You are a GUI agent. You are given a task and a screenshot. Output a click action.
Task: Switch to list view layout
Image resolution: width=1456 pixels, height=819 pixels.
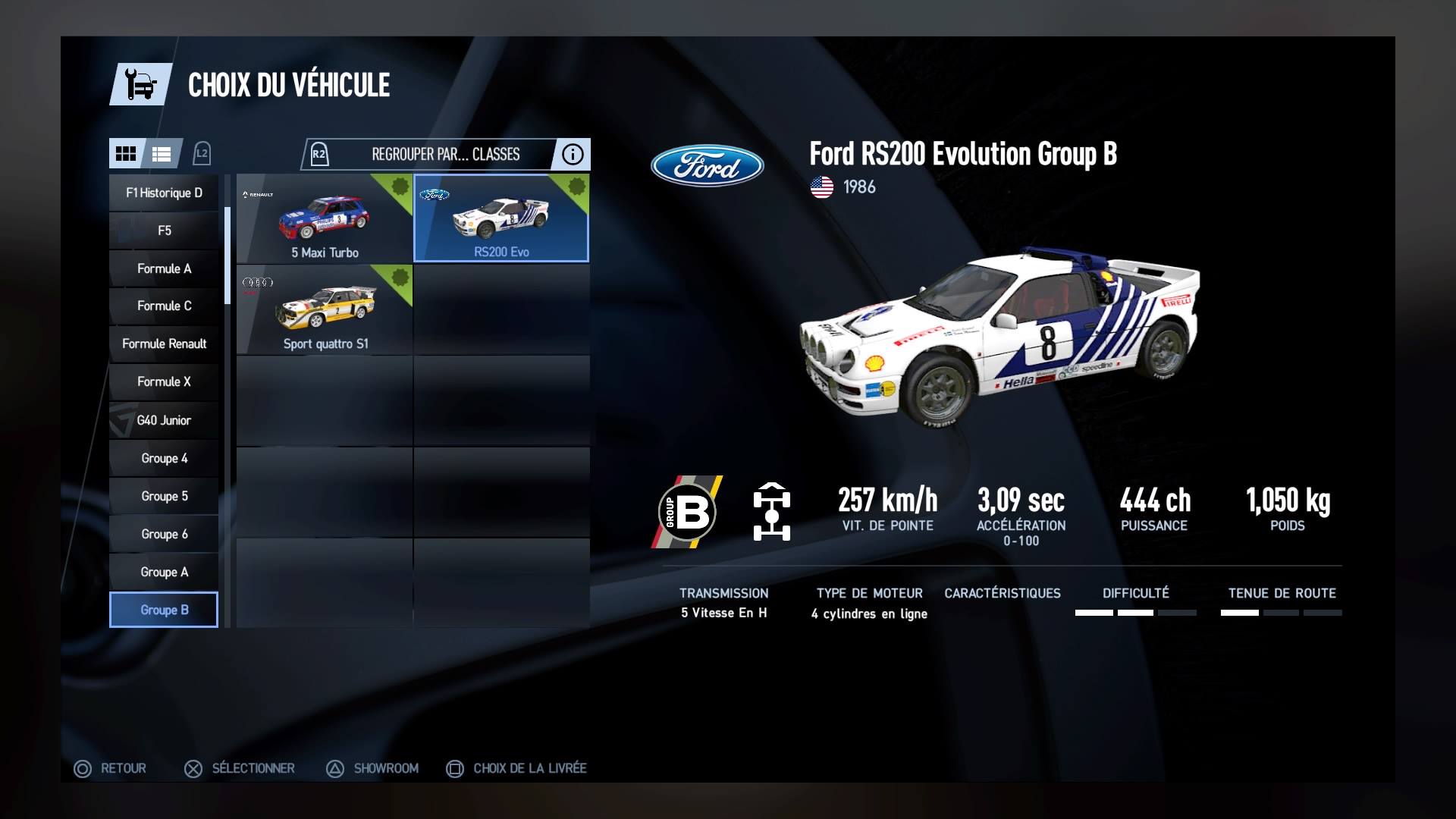162,154
